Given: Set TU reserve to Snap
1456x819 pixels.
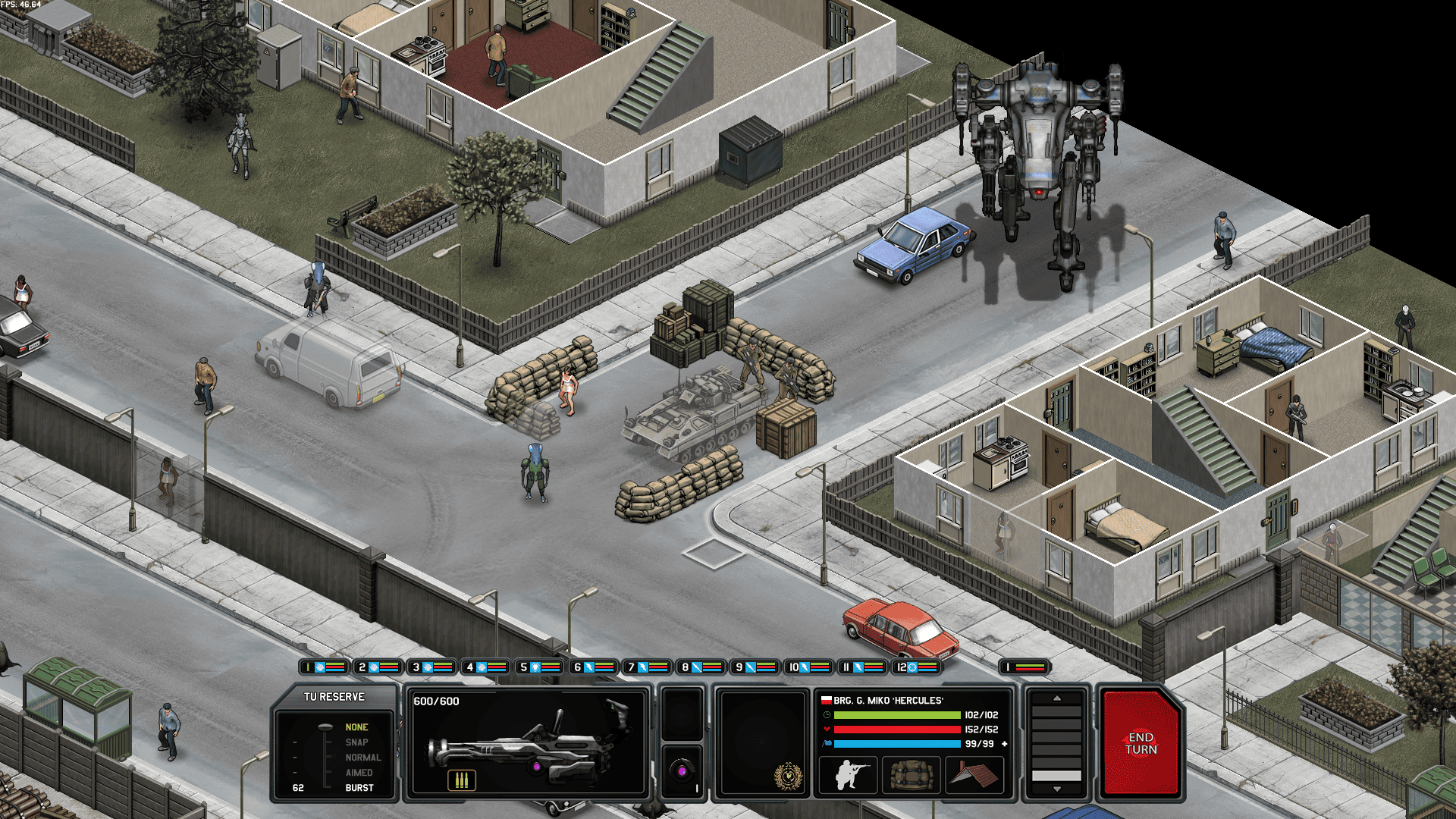Looking at the screenshot, I should [x=356, y=742].
